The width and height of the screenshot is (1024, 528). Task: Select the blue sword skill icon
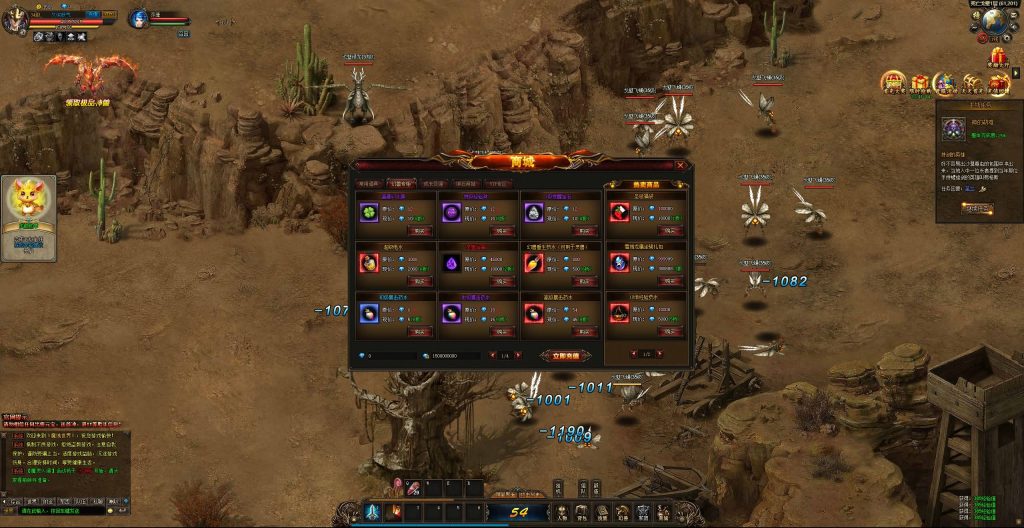[372, 512]
